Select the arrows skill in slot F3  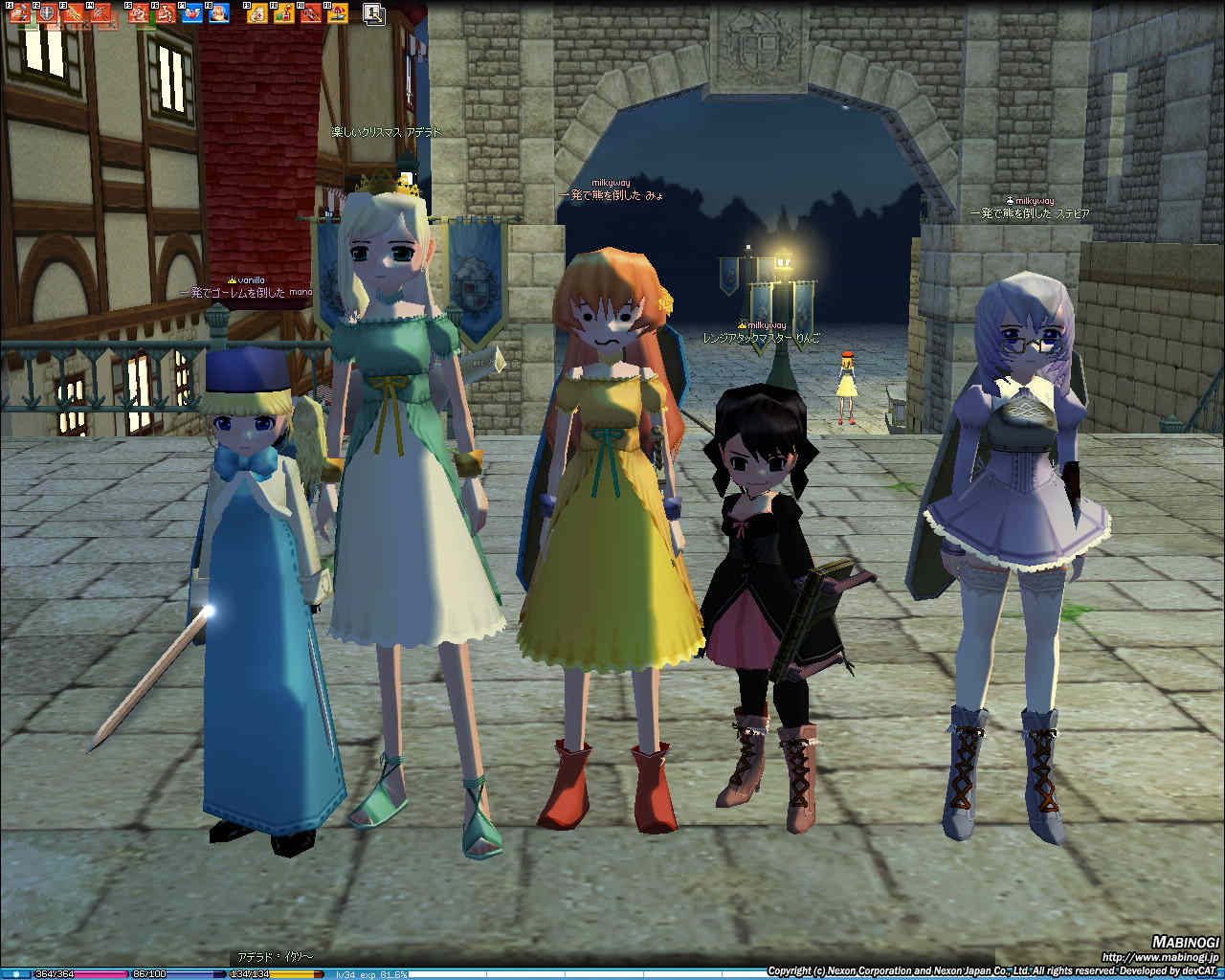click(x=73, y=13)
